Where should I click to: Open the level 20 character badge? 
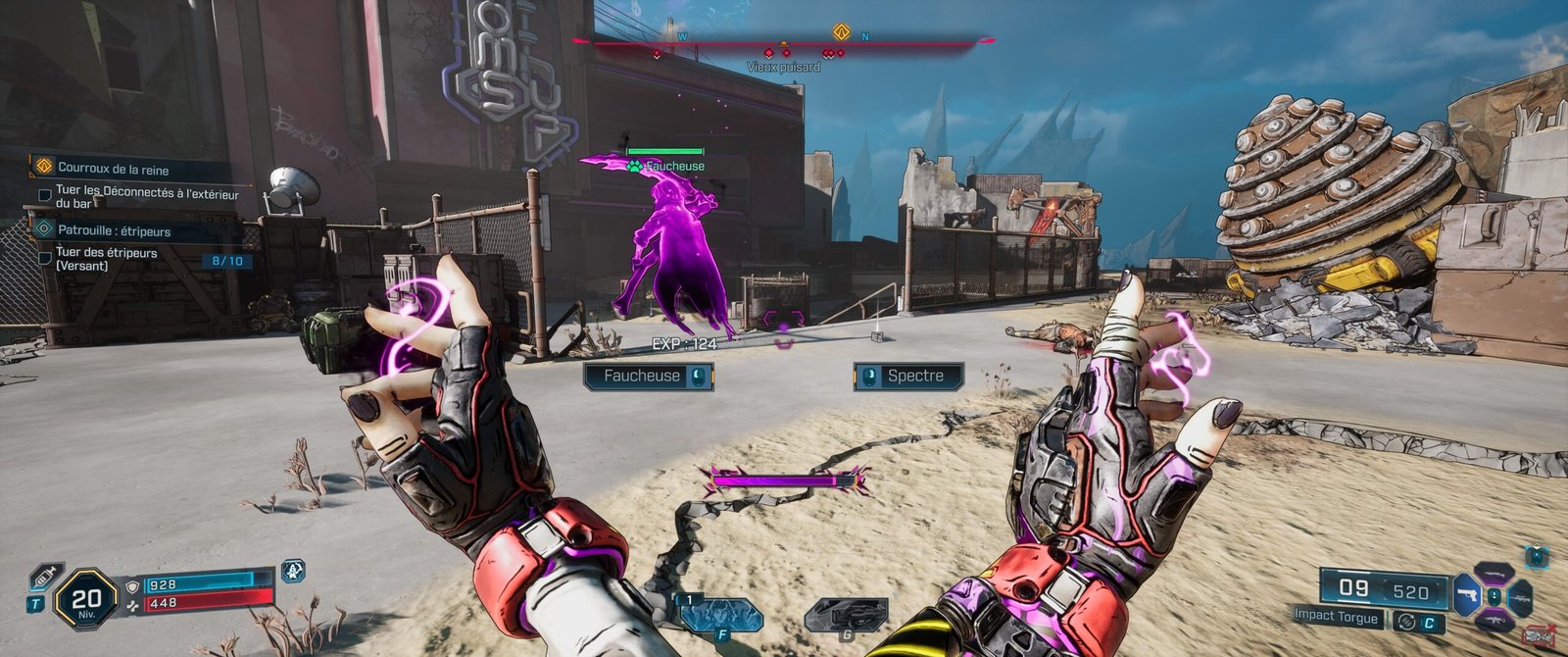coord(86,599)
